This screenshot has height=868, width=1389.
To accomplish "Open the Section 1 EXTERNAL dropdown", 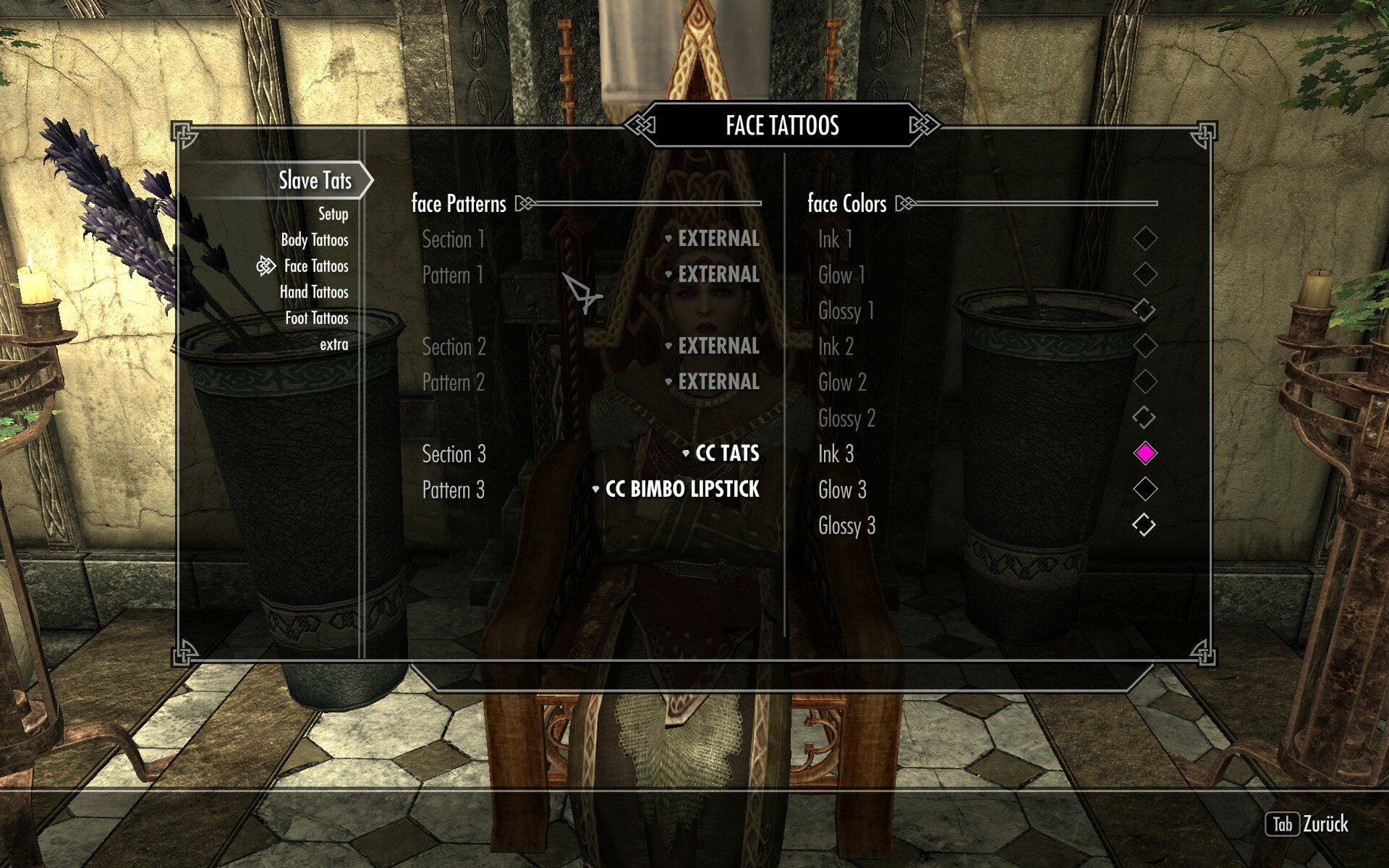I will coord(718,239).
